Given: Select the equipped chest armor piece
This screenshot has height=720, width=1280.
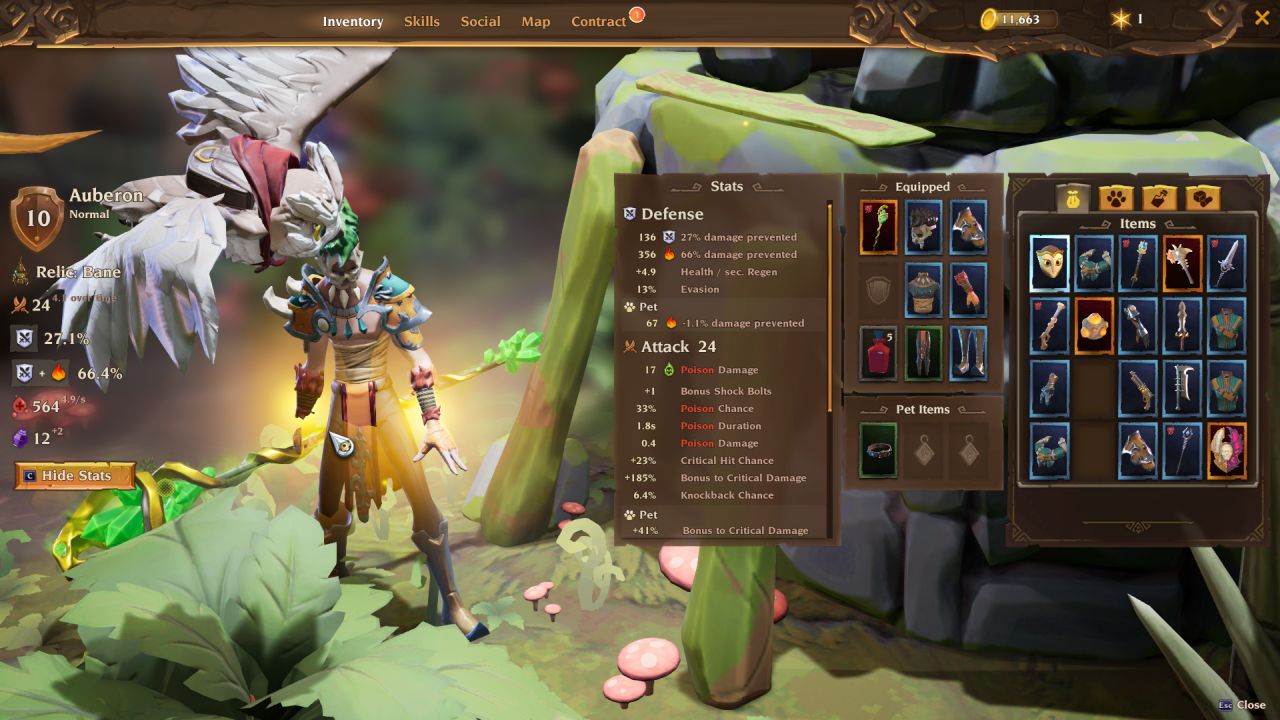Looking at the screenshot, I should 924,290.
